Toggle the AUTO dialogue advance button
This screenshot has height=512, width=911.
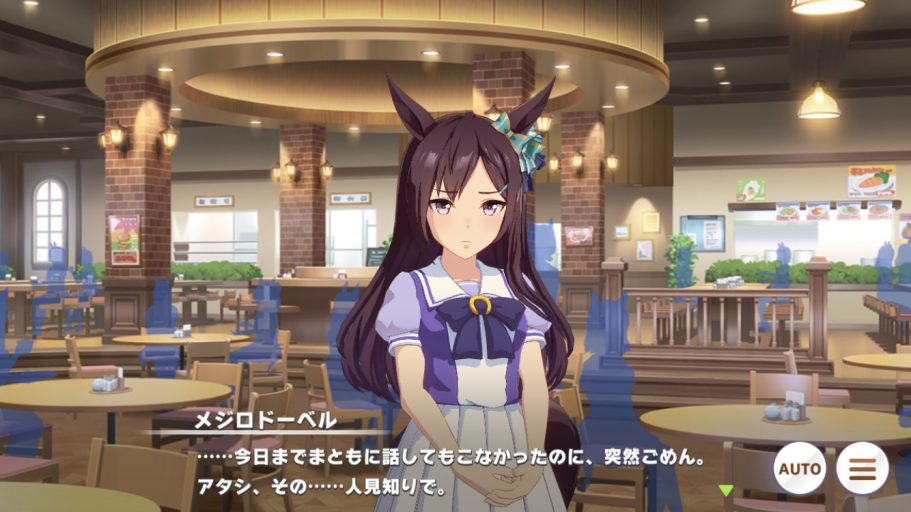[x=799, y=467]
